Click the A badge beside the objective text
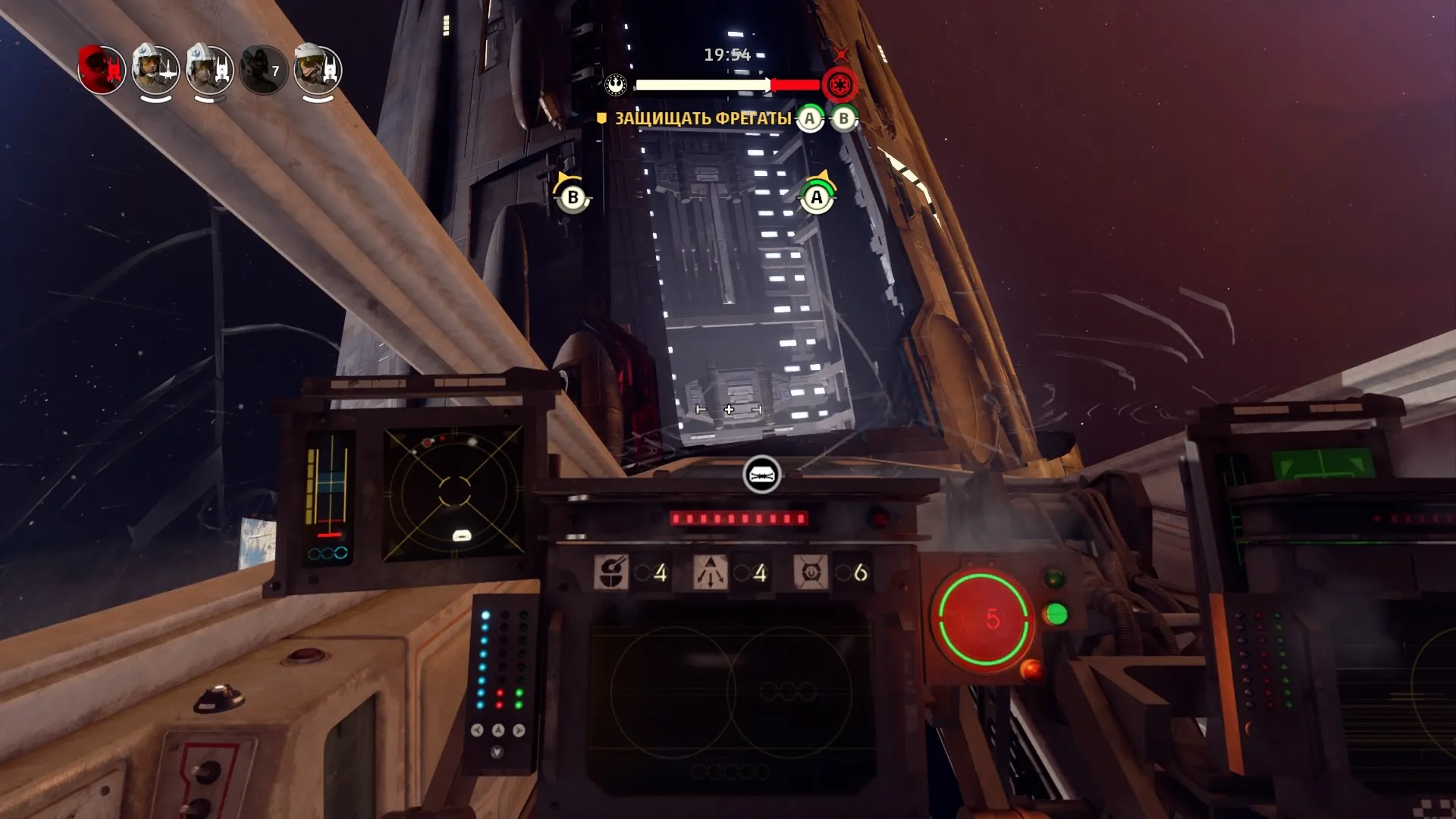1456x819 pixels. tap(810, 119)
